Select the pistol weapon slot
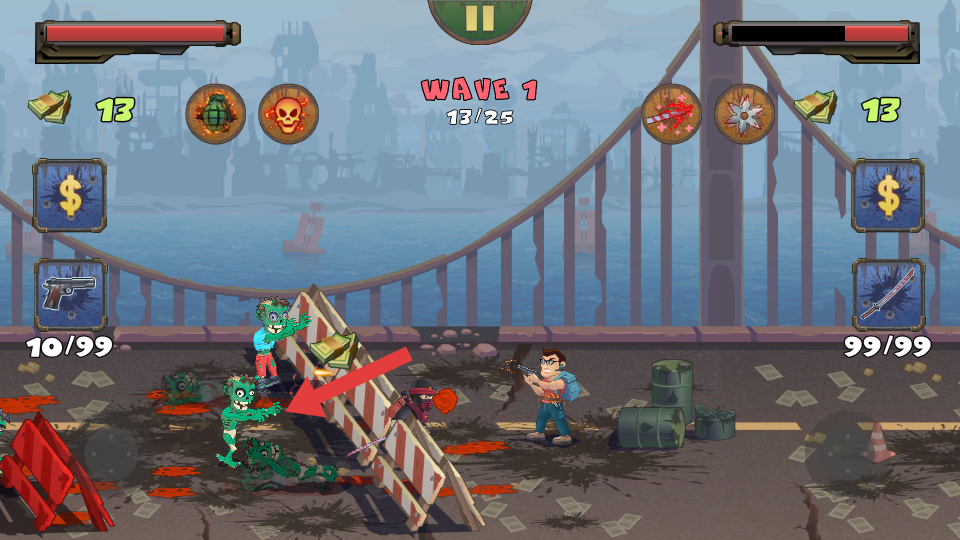 tap(70, 294)
